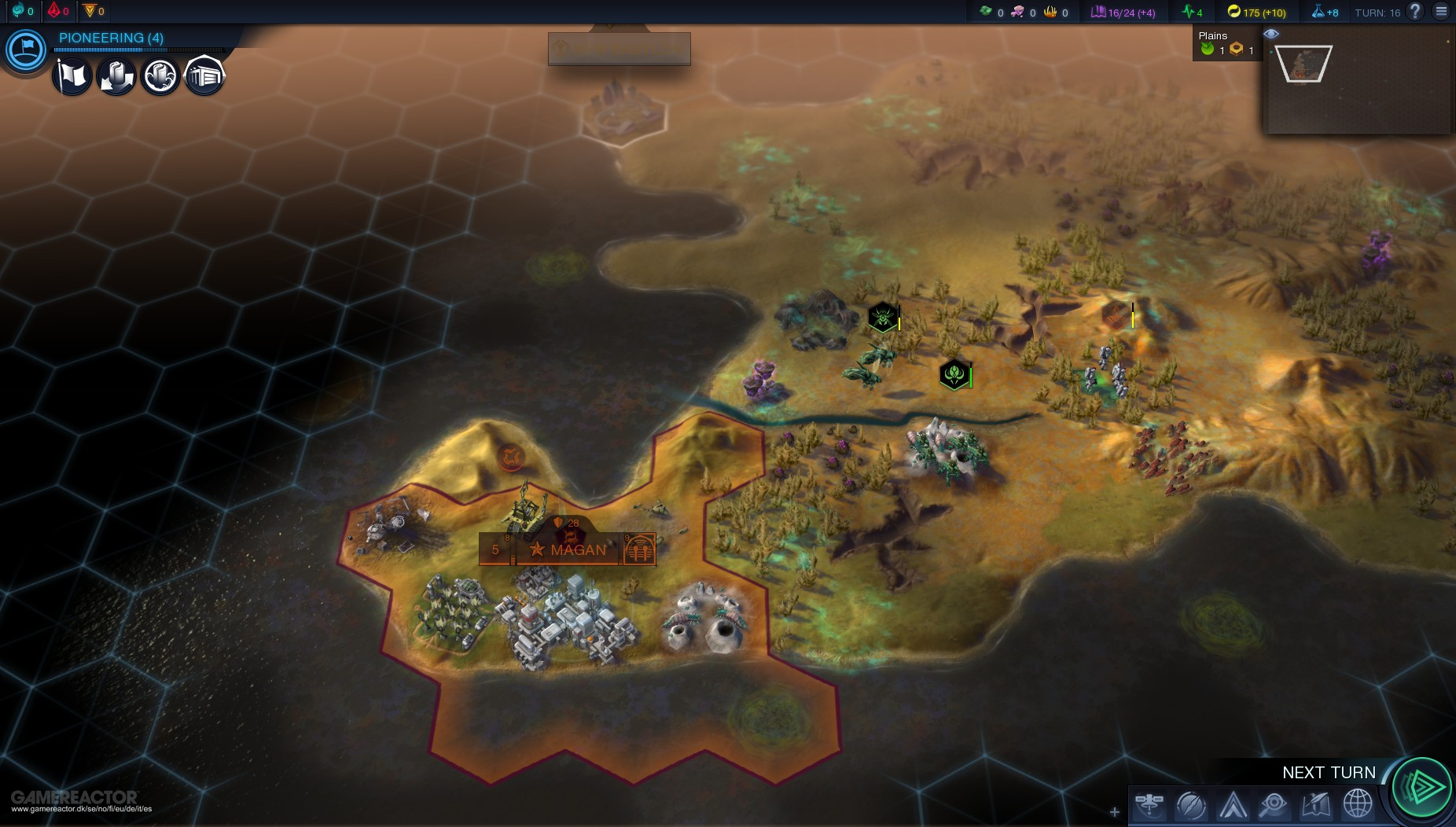Select the unit actions icon in bottom toolbar
The width and height of the screenshot is (1456, 827).
coord(1152,804)
